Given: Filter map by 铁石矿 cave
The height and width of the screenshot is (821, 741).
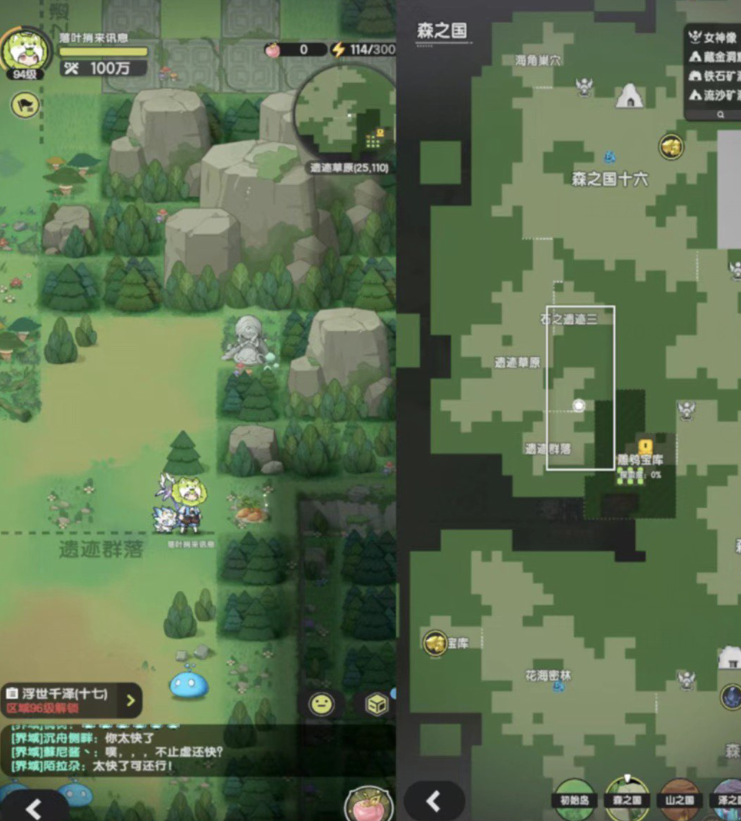Looking at the screenshot, I should pos(715,76).
